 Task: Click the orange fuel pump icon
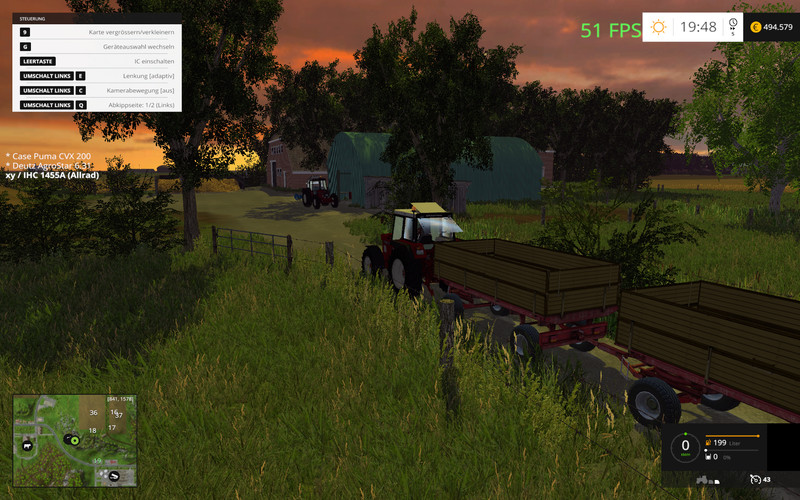[709, 441]
